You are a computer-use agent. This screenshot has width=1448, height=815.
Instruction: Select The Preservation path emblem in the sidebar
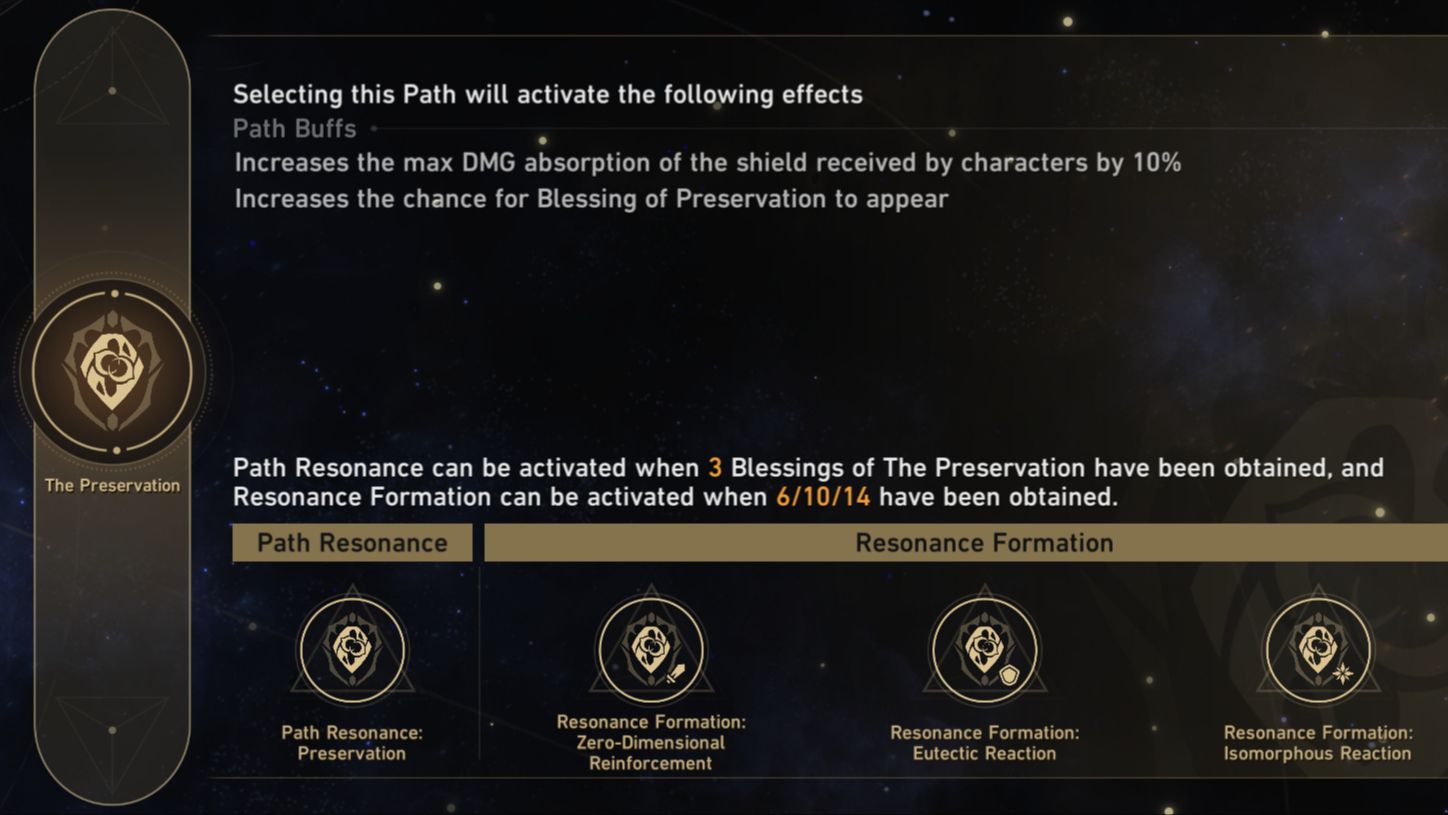click(112, 370)
